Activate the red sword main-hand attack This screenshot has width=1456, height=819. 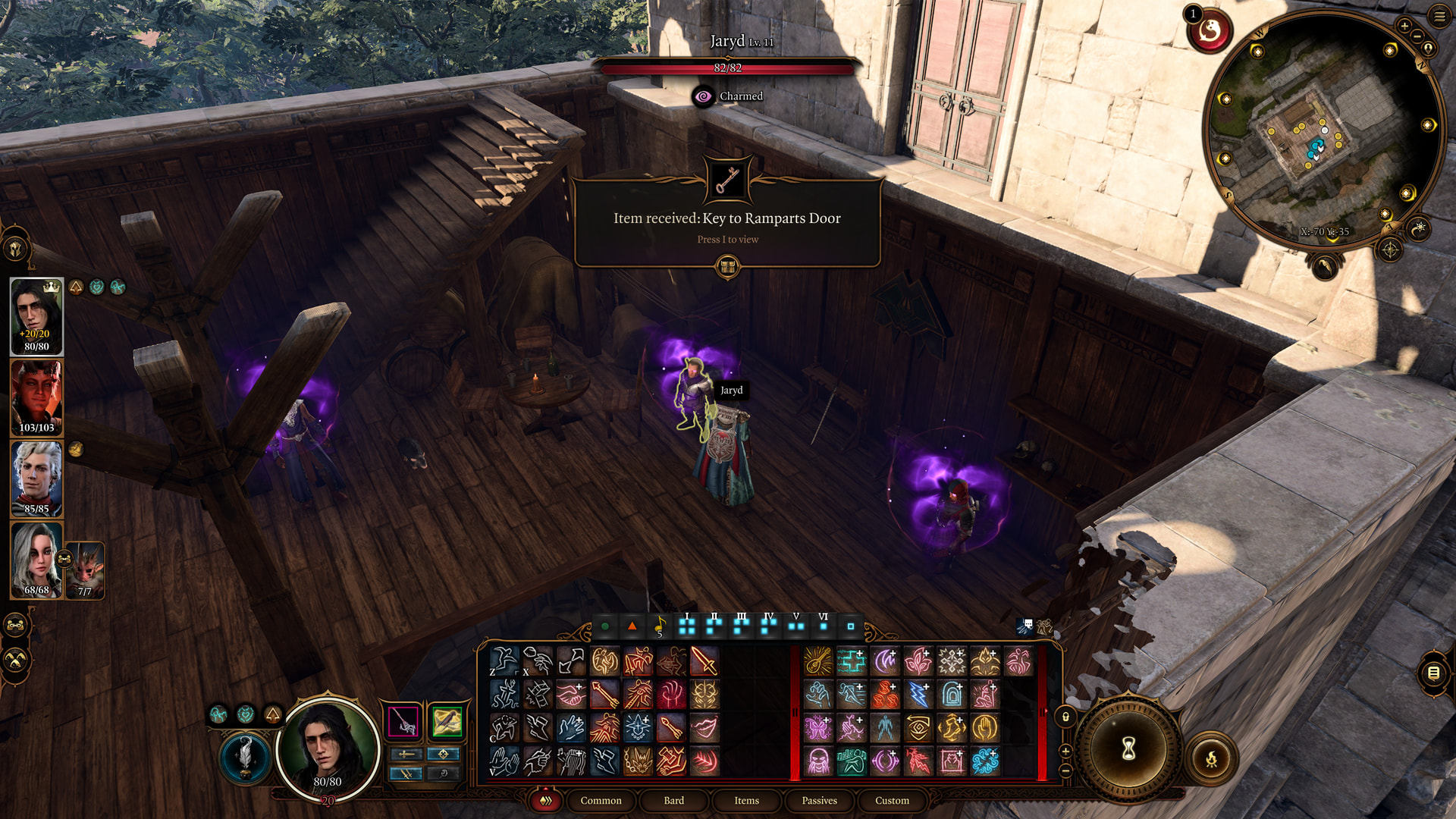tap(704, 661)
